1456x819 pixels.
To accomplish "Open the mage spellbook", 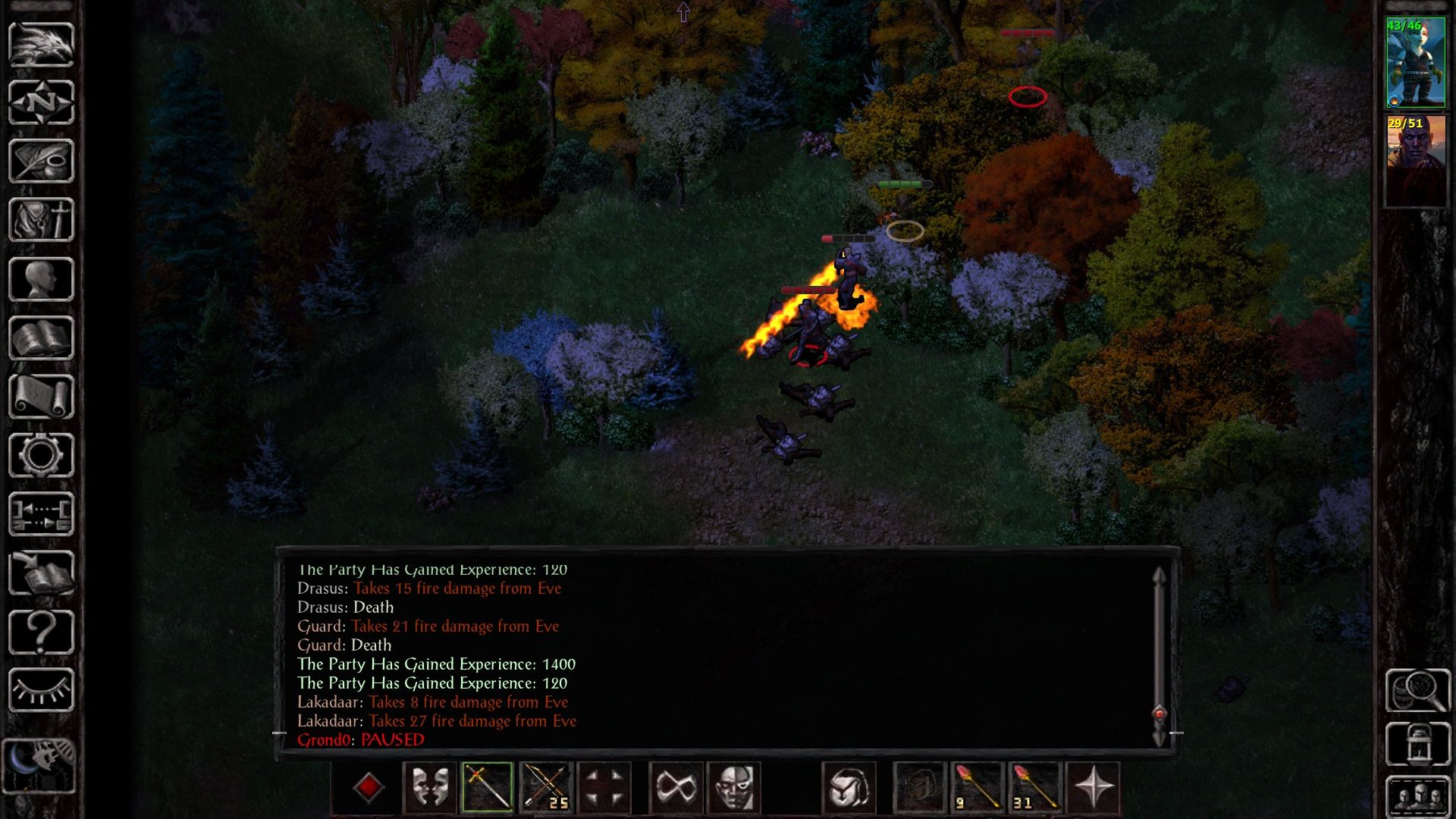I will tap(41, 338).
